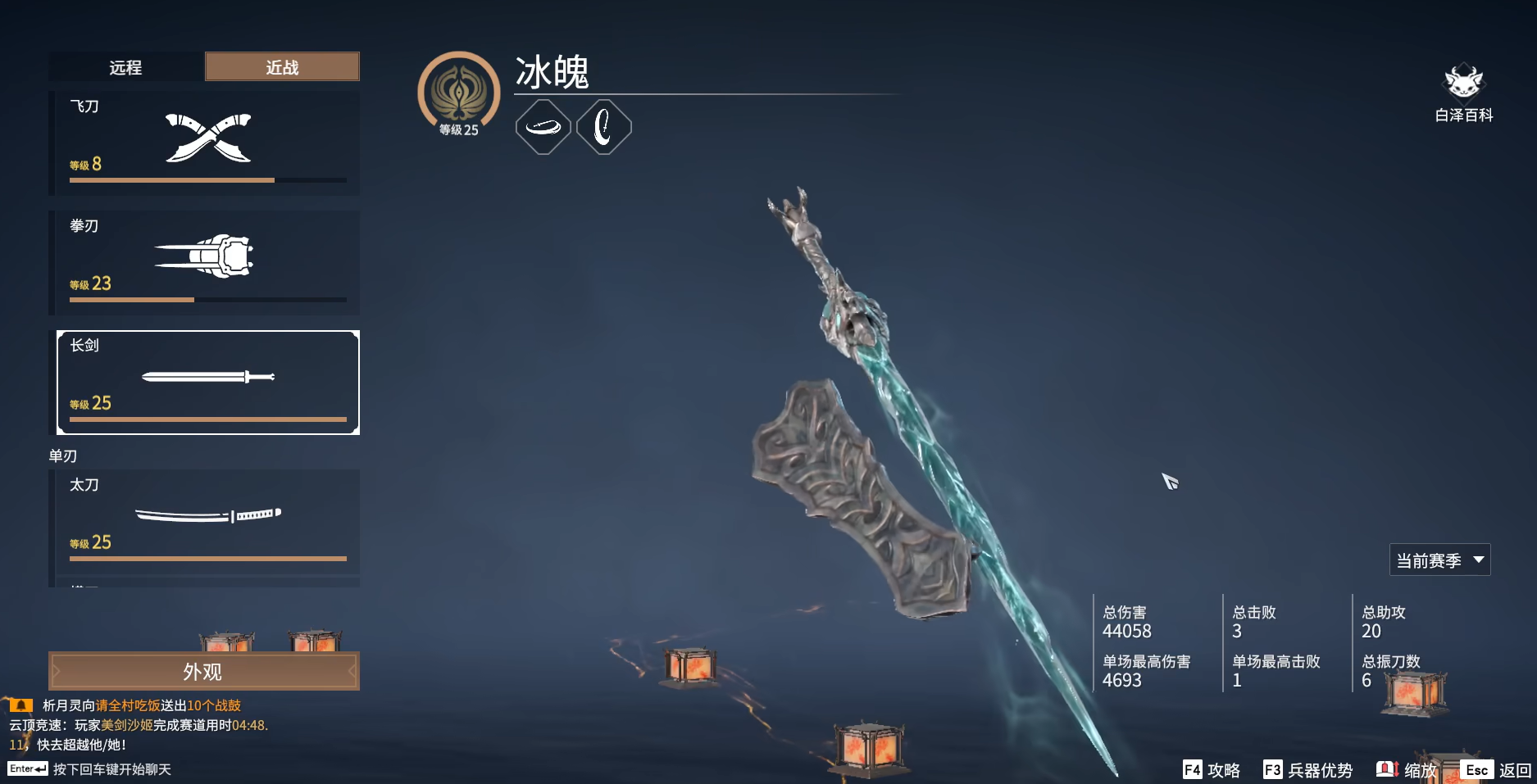Open the 外观 appearance screen
1537x784 pixels.
click(204, 669)
